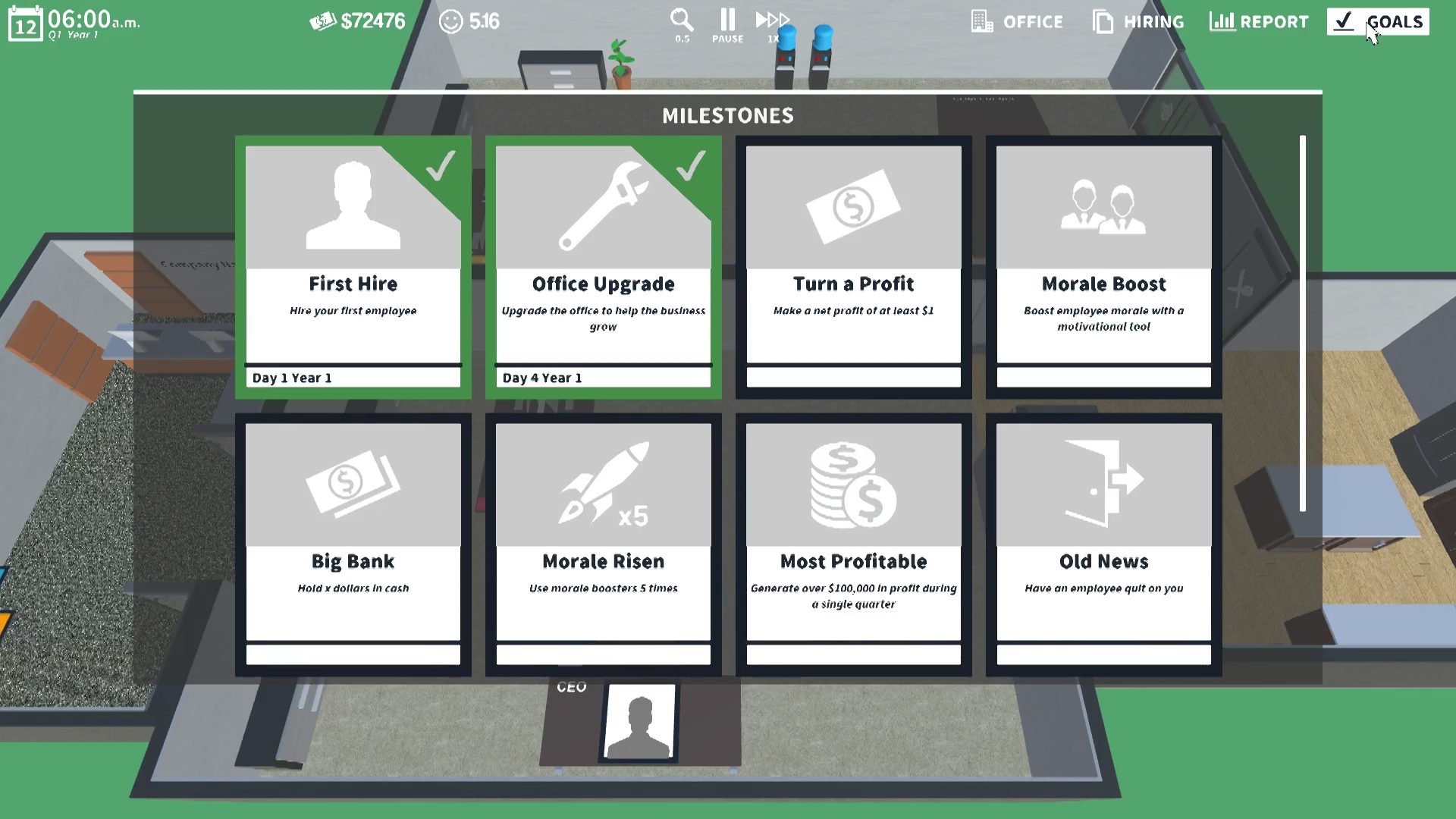1456x819 pixels.
Task: Click the smiley morale icon showing 5.16
Action: 450,22
